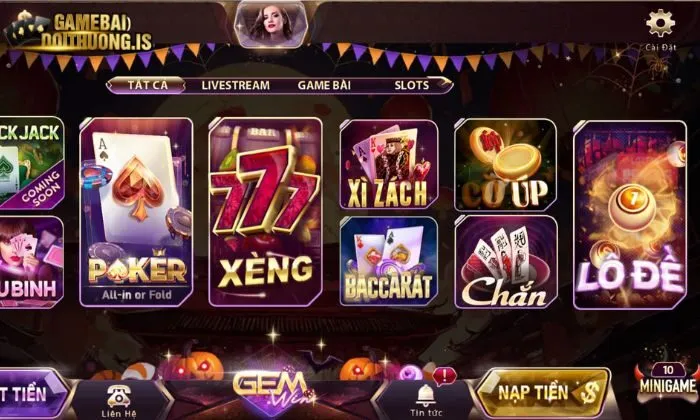Choose the Xì Zách card game
The height and width of the screenshot is (420, 700).
pyautogui.click(x=388, y=163)
